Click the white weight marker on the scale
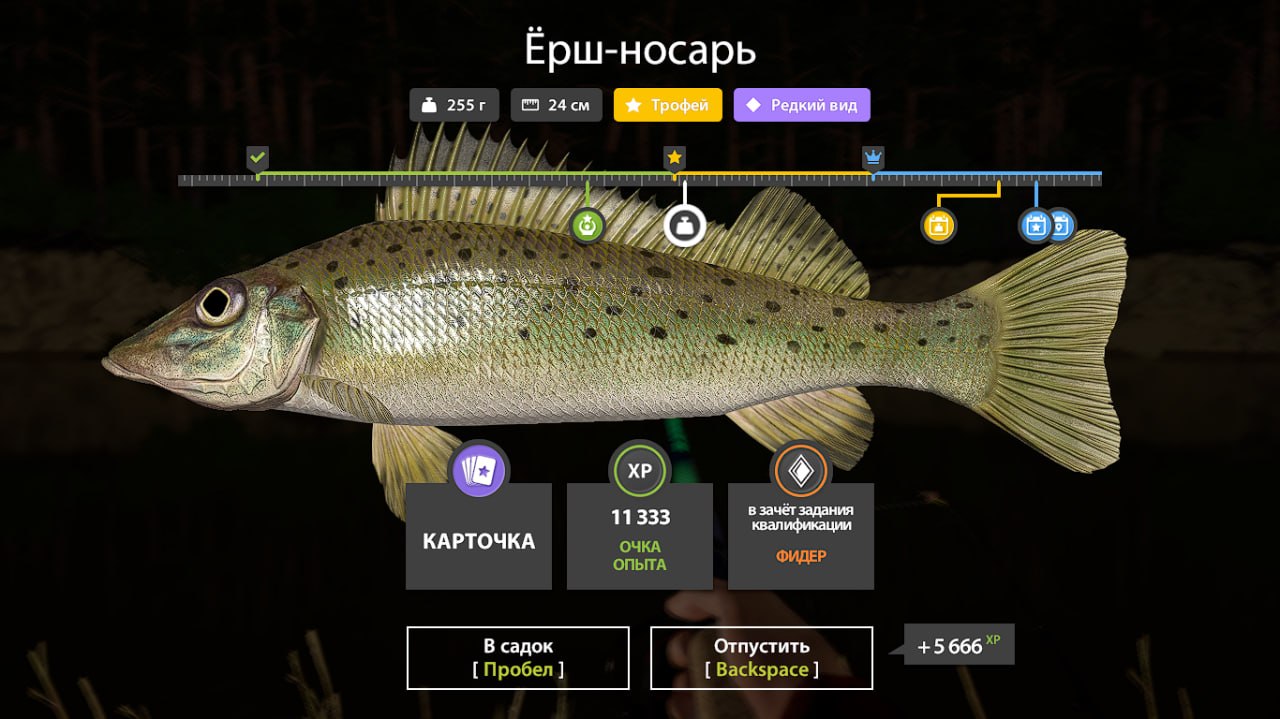 pyautogui.click(x=685, y=226)
